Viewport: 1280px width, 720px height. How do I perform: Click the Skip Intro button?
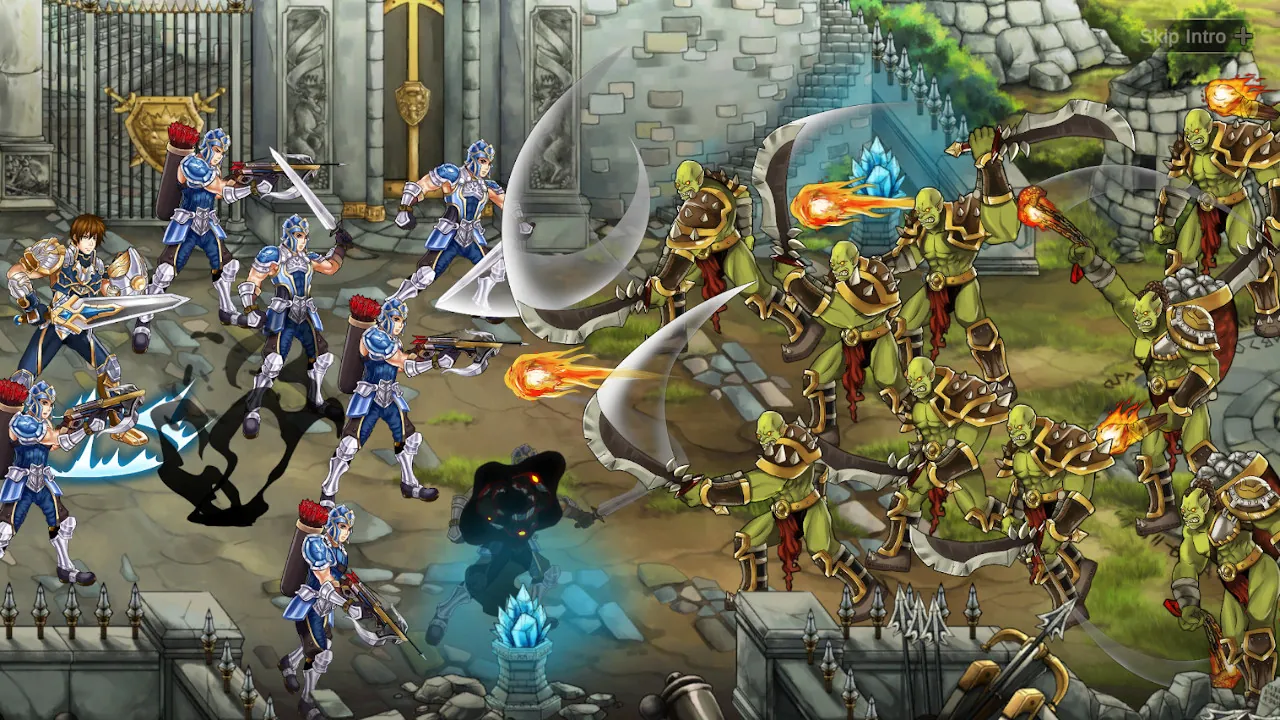[x=1183, y=34]
